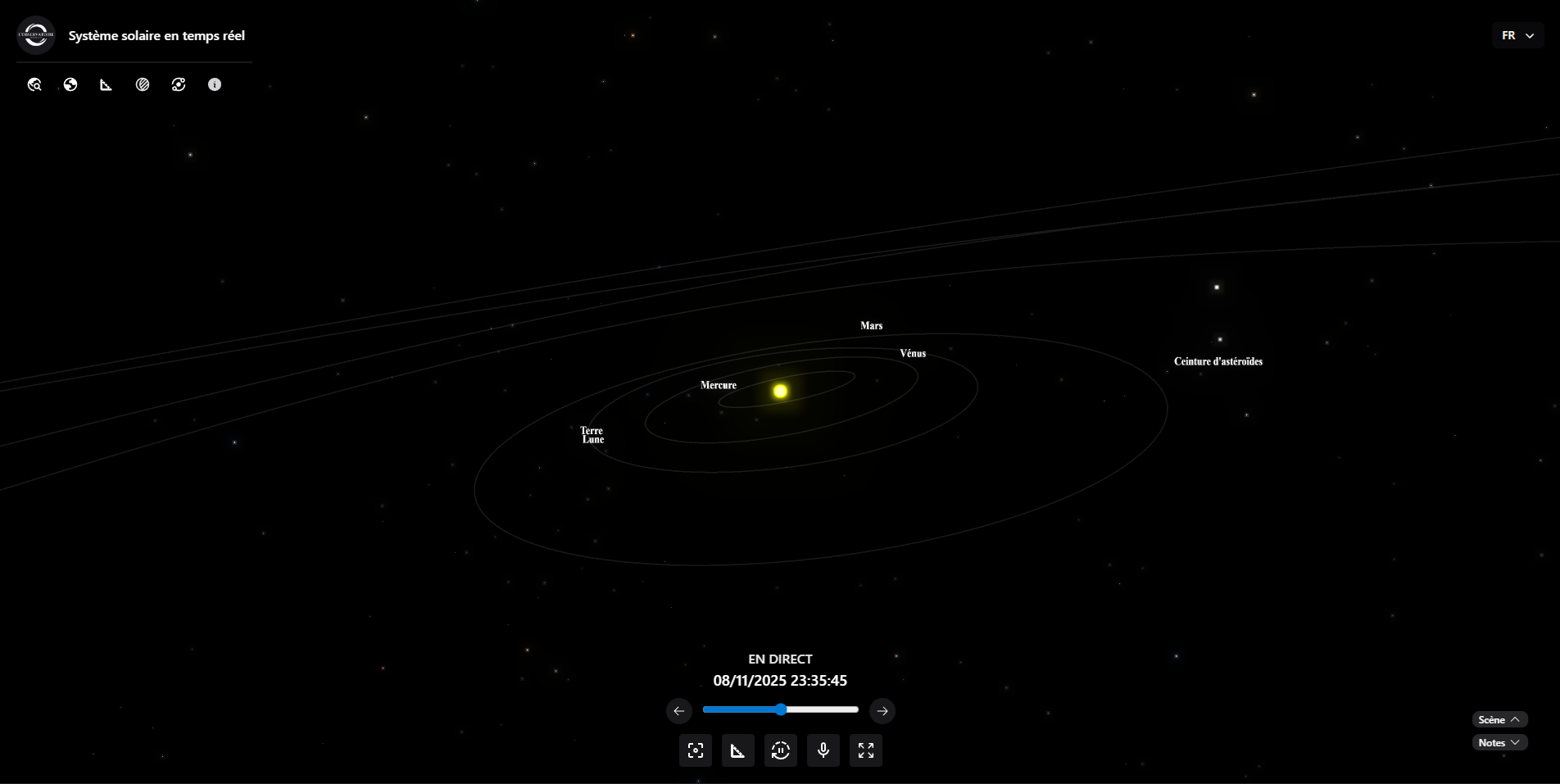Select the Ceinture d'astéroïdes label
Image resolution: width=1560 pixels, height=784 pixels.
pyautogui.click(x=1218, y=361)
